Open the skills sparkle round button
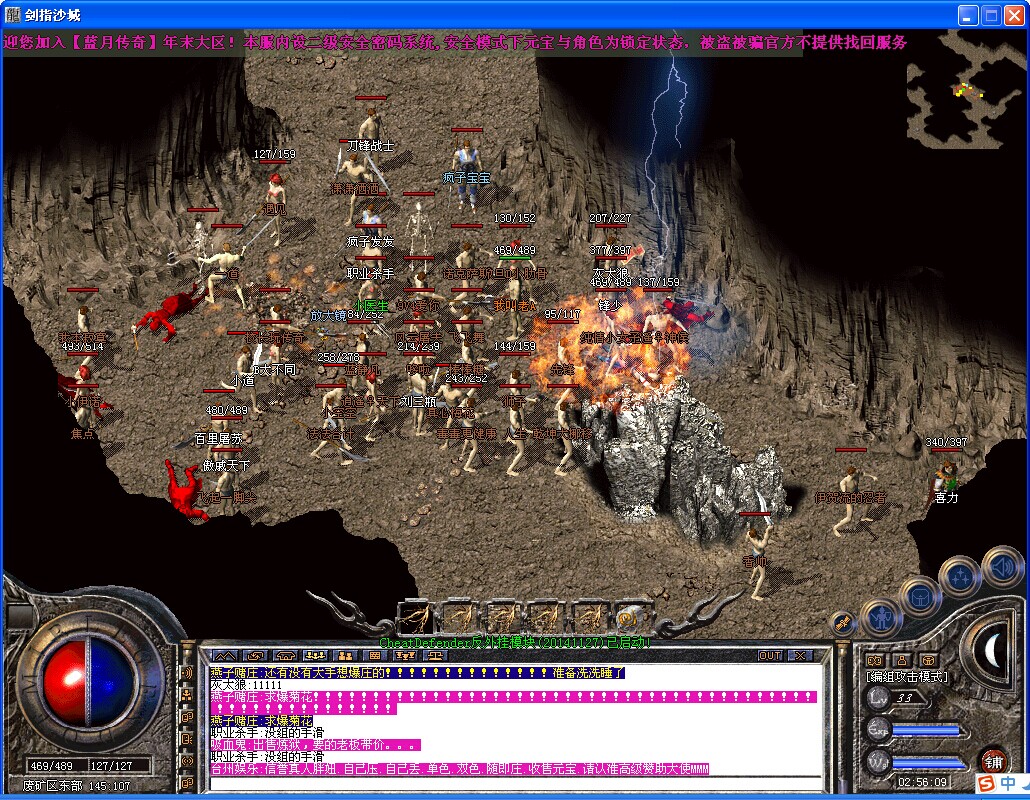This screenshot has height=800, width=1030. [960, 576]
